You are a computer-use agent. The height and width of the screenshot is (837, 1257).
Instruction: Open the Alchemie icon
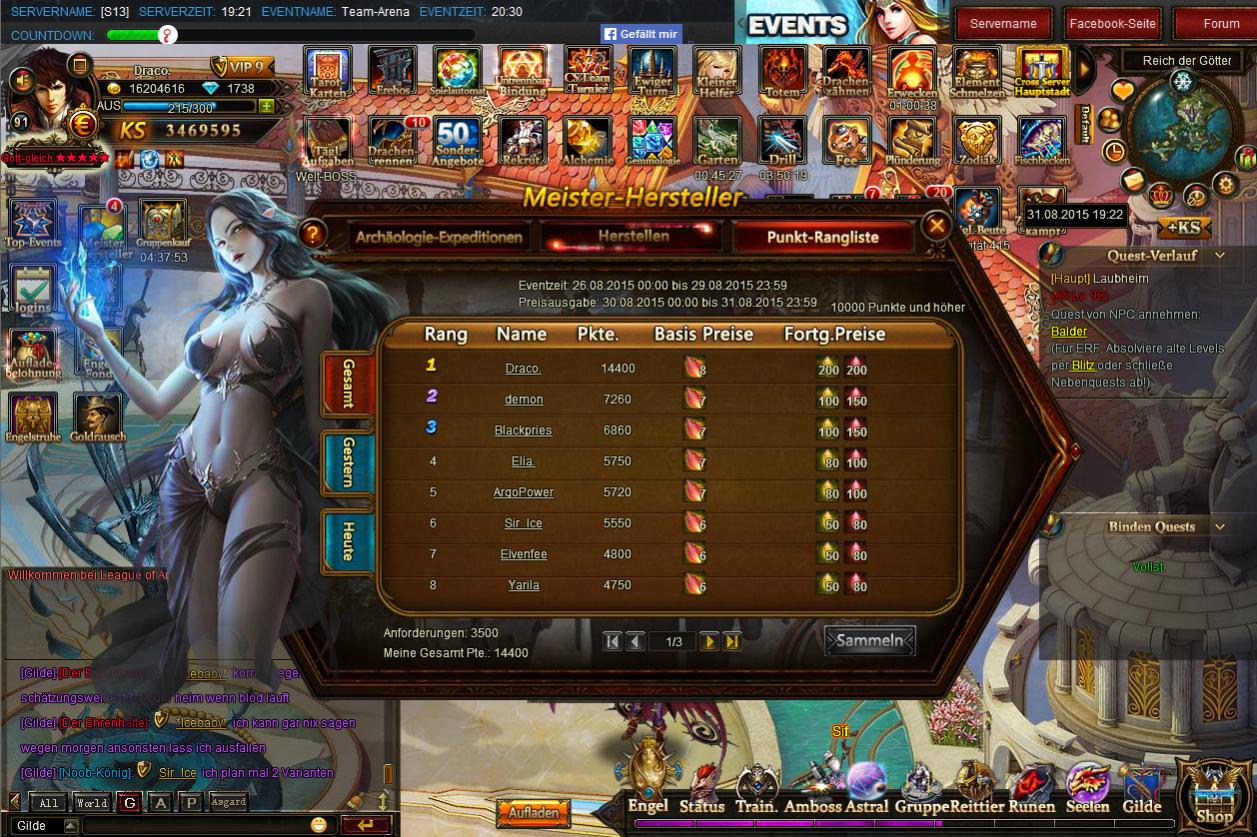tap(587, 141)
